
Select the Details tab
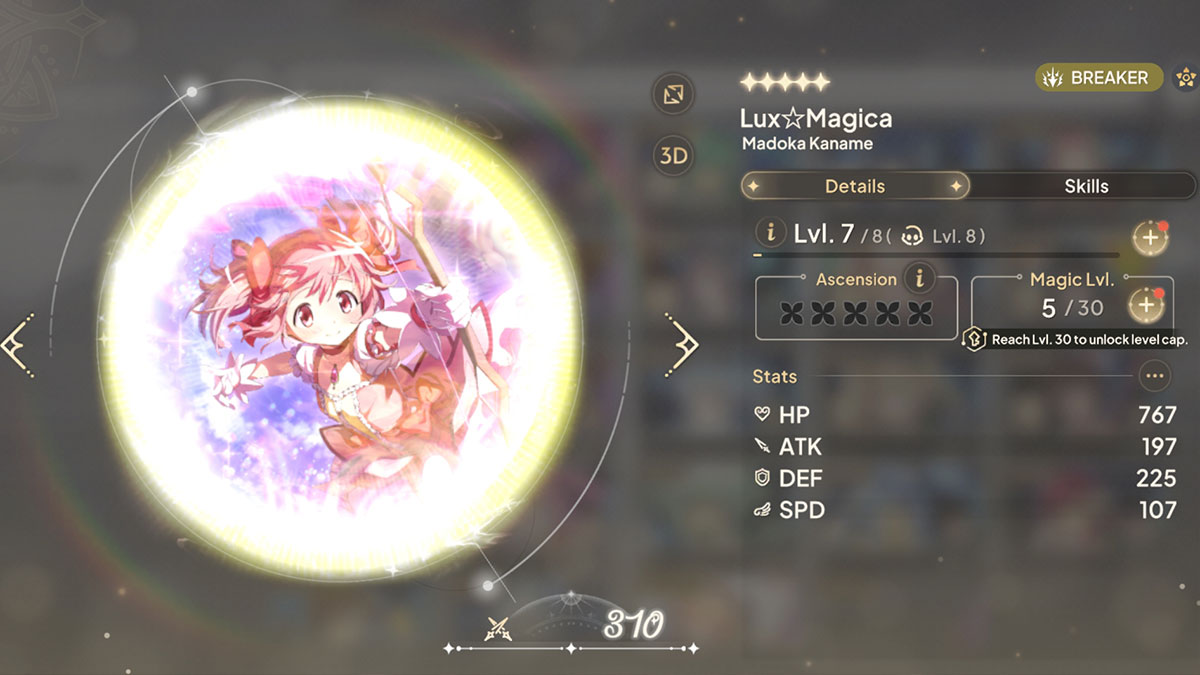pyautogui.click(x=855, y=186)
